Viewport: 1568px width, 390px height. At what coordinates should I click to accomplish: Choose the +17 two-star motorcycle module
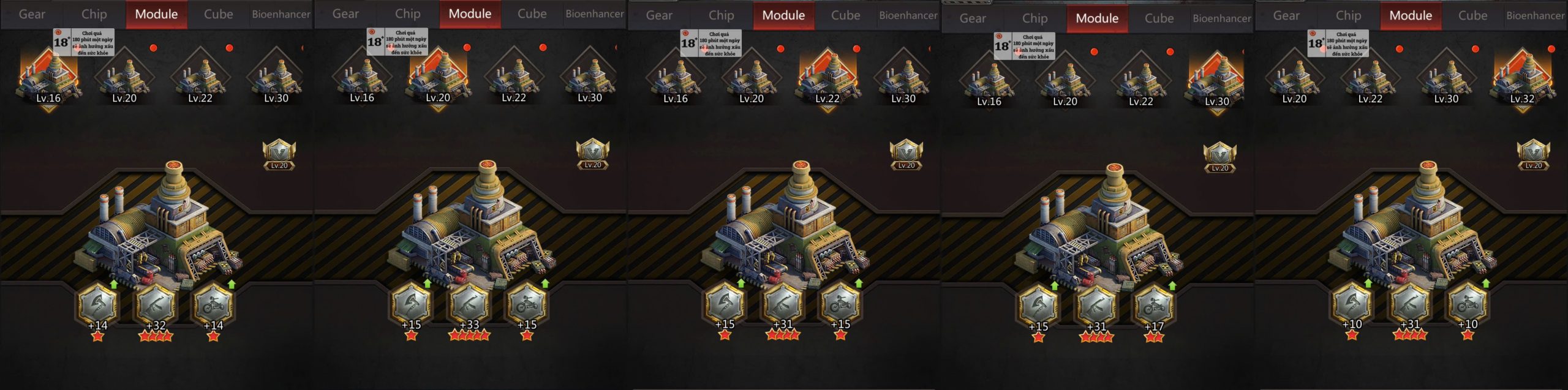1154,306
